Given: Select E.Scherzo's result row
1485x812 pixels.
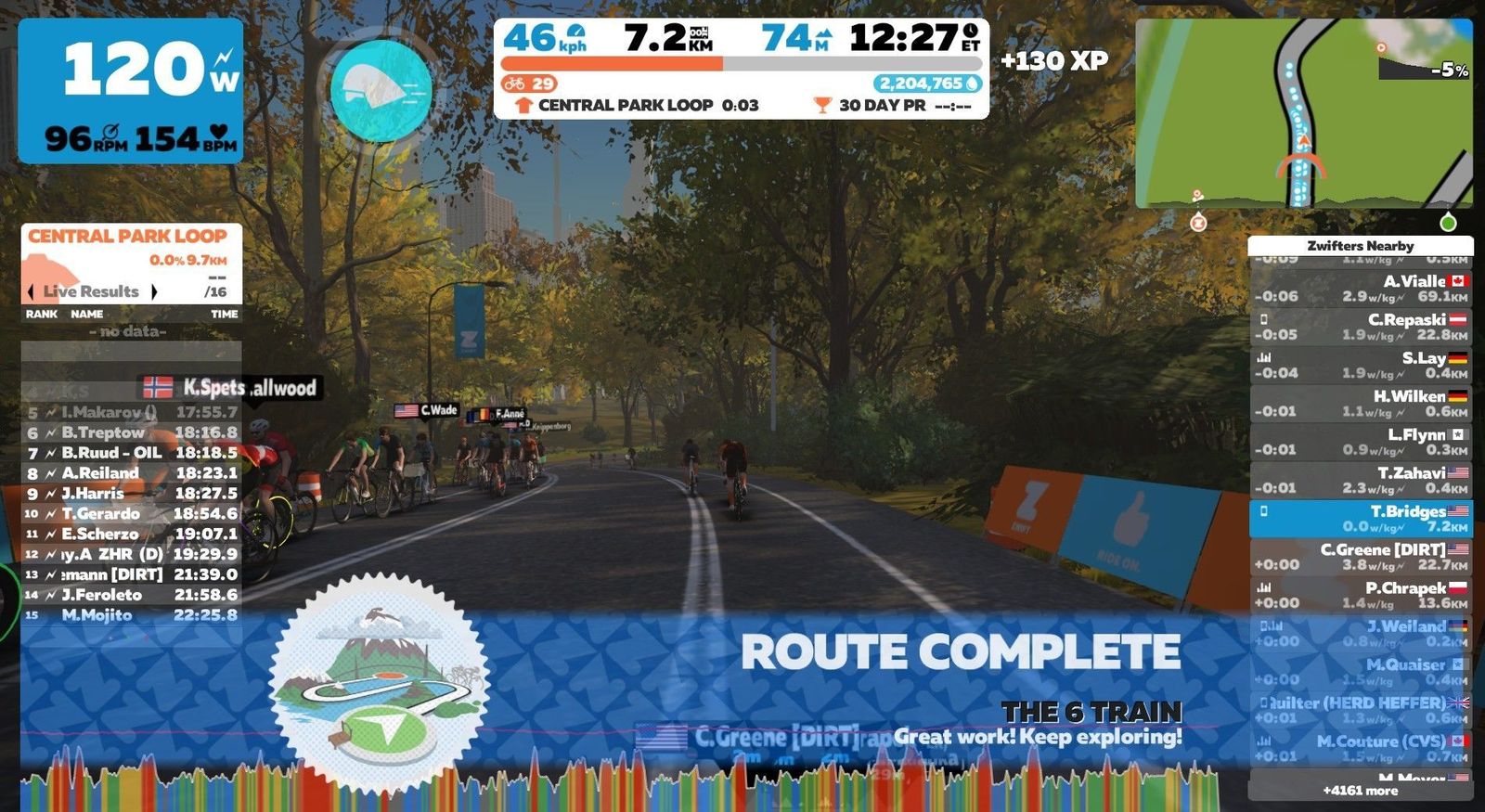Looking at the screenshot, I should tap(131, 535).
